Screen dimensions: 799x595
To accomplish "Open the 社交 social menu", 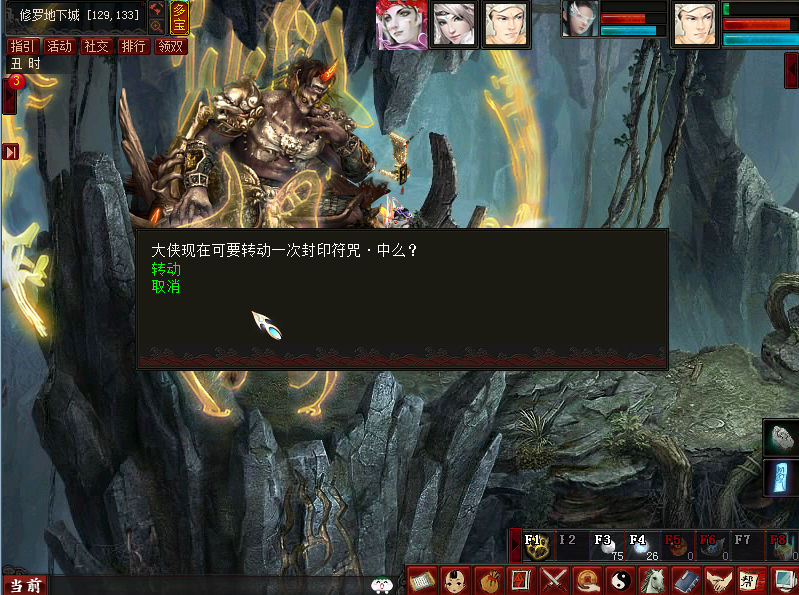I will click(x=97, y=46).
